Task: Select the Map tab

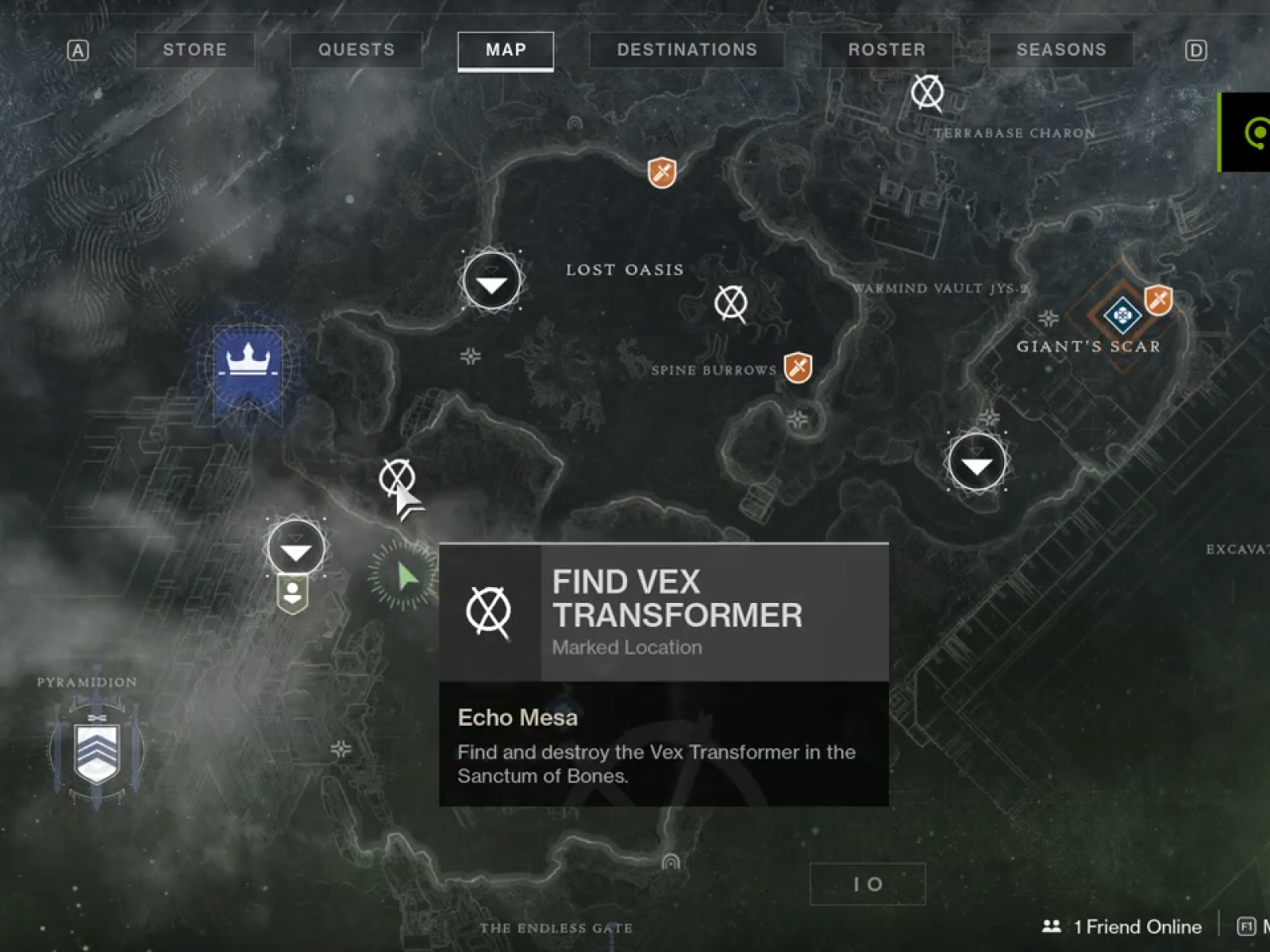Action: [506, 50]
